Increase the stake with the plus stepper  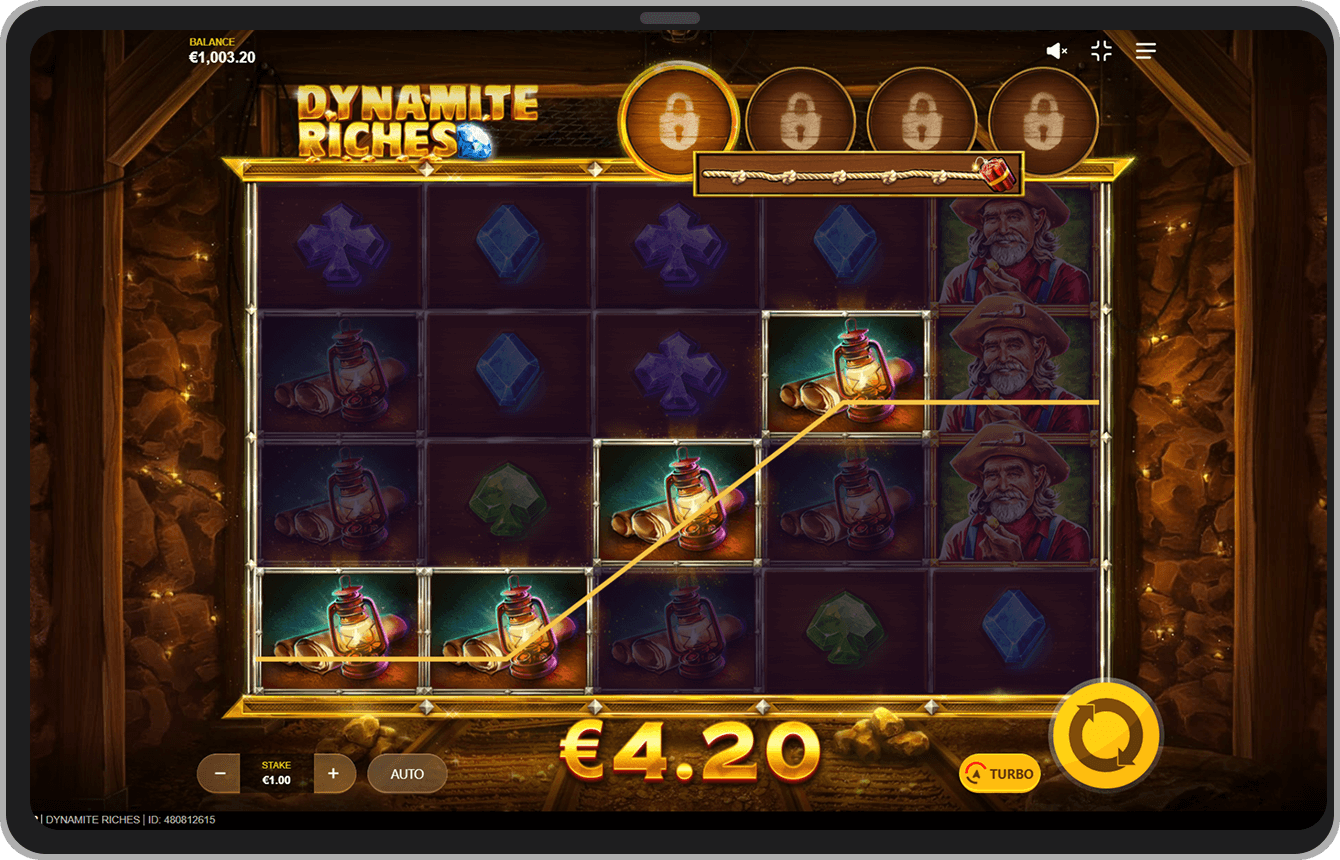pyautogui.click(x=335, y=773)
